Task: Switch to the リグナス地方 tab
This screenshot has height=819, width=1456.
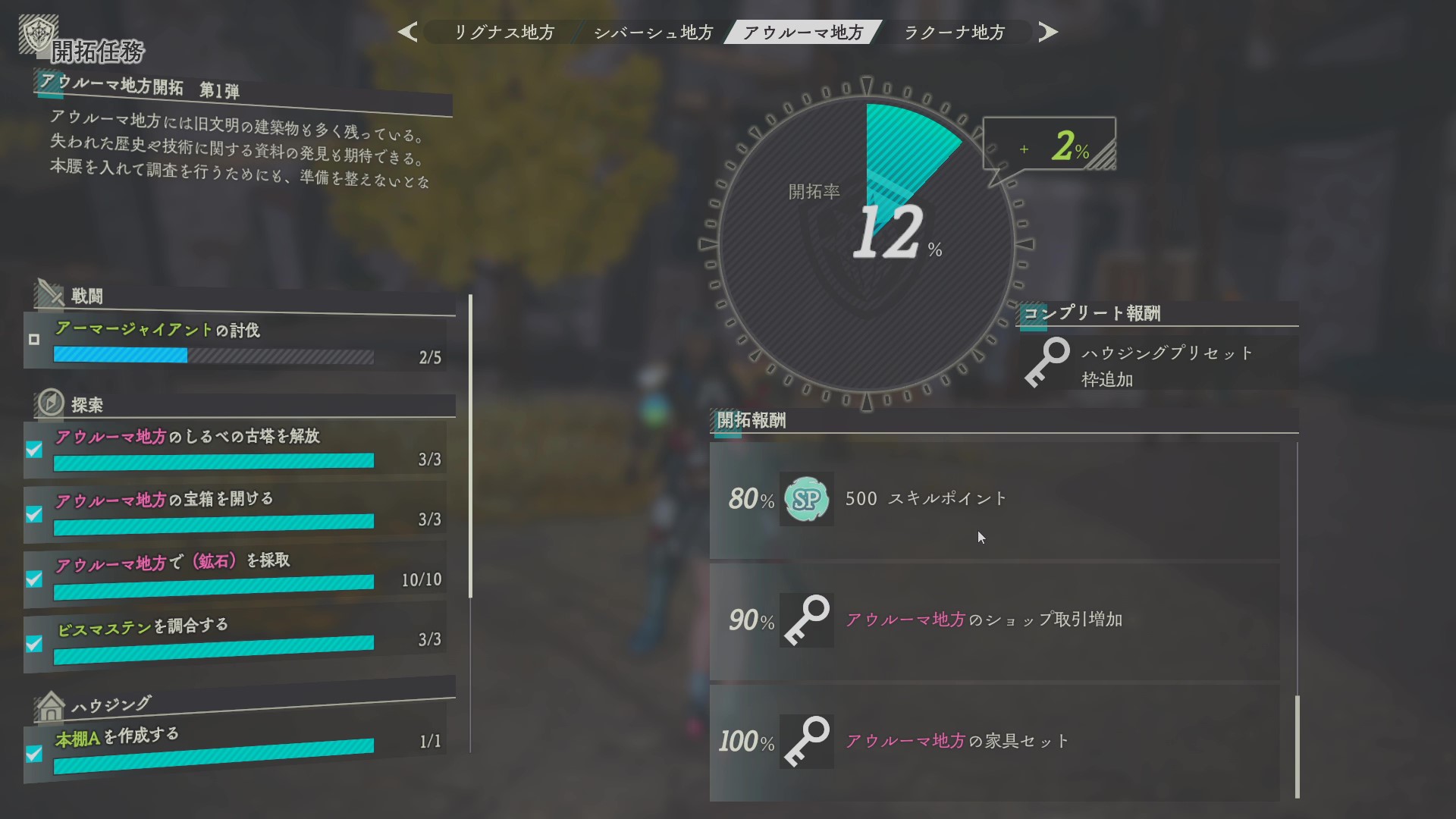Action: click(504, 32)
